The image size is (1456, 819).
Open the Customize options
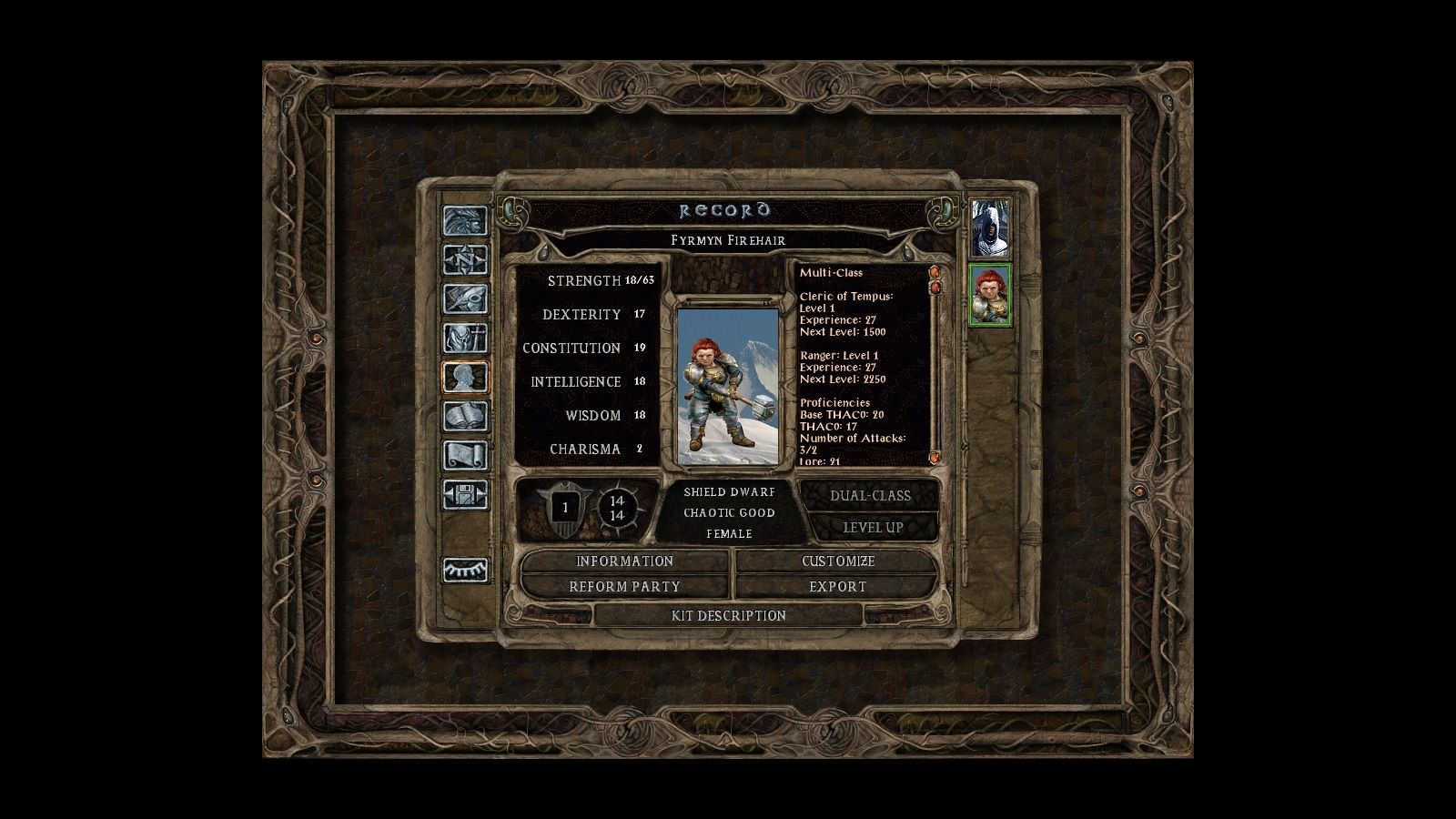click(837, 561)
